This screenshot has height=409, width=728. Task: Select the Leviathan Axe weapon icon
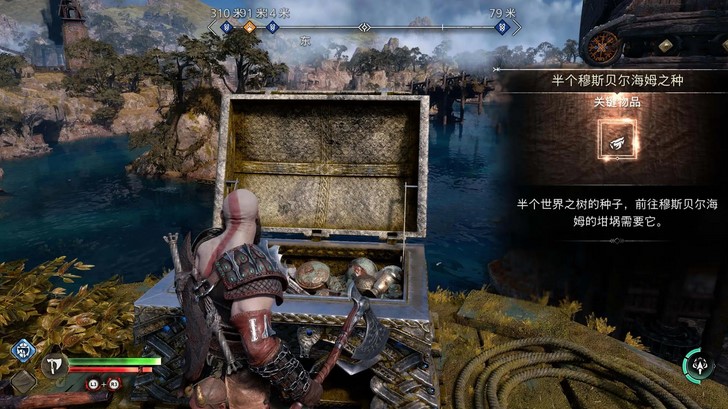click(51, 367)
